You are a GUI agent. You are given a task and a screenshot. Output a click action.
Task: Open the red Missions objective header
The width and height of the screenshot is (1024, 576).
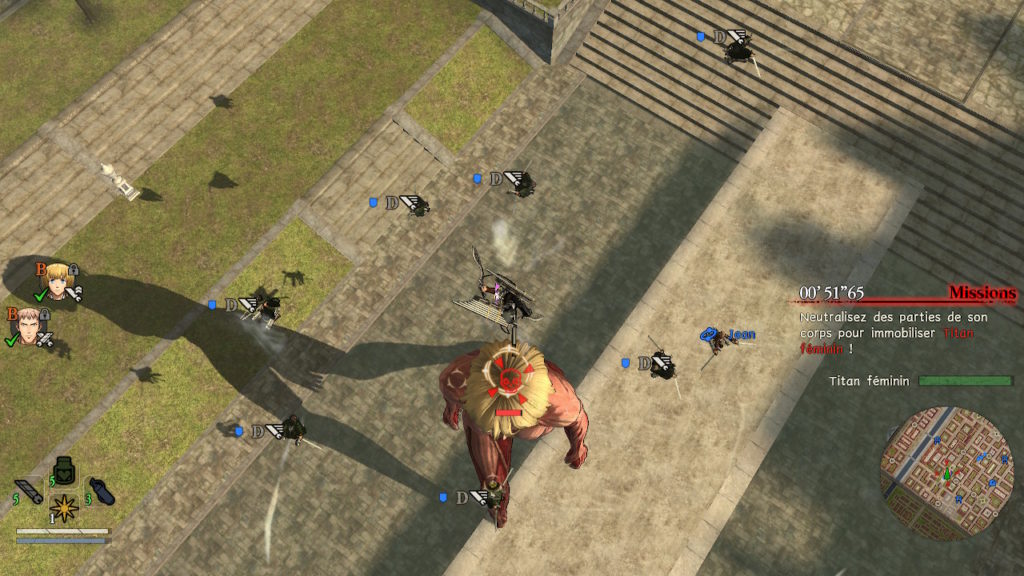coord(981,293)
